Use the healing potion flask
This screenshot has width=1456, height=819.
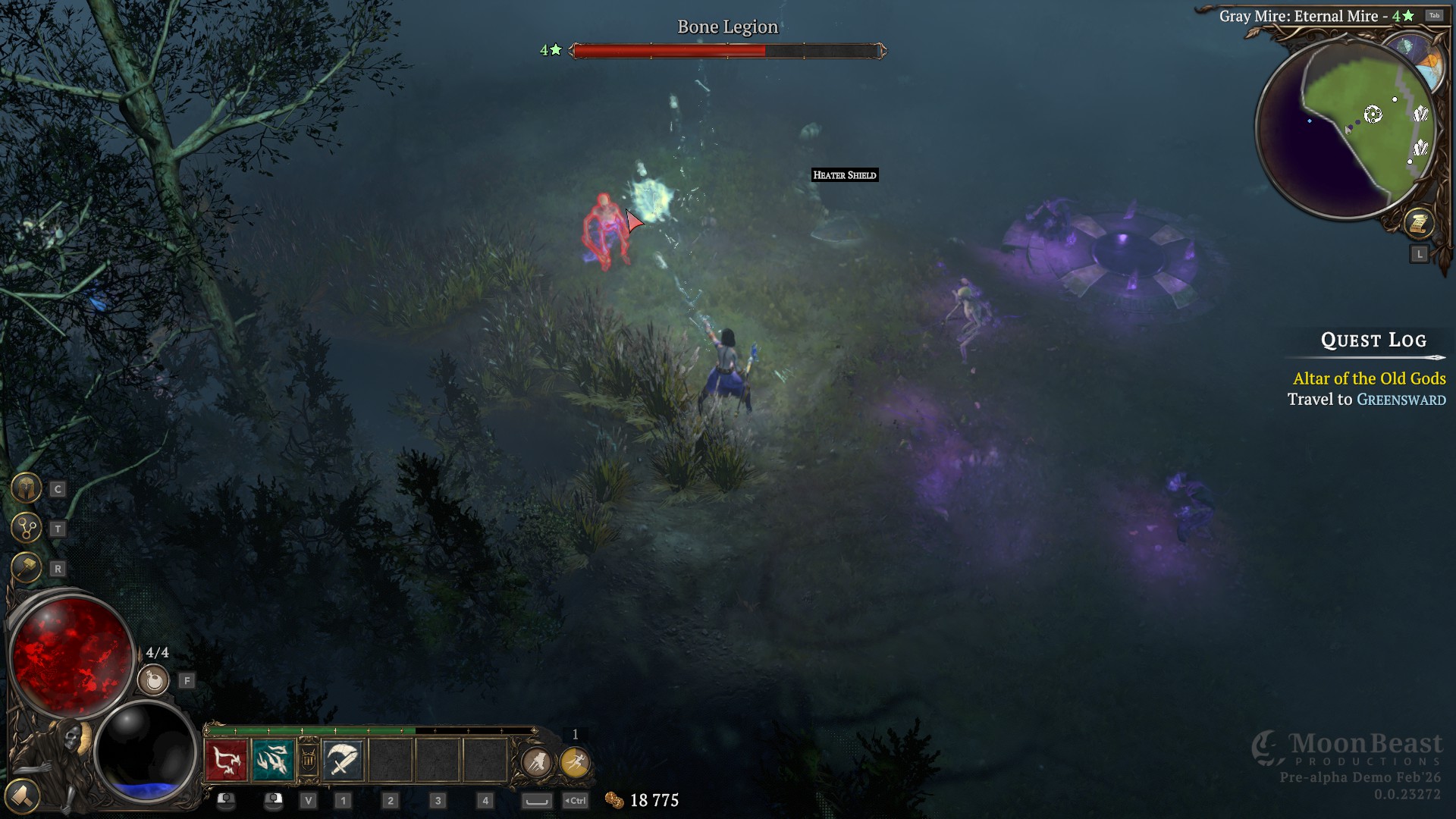(154, 680)
